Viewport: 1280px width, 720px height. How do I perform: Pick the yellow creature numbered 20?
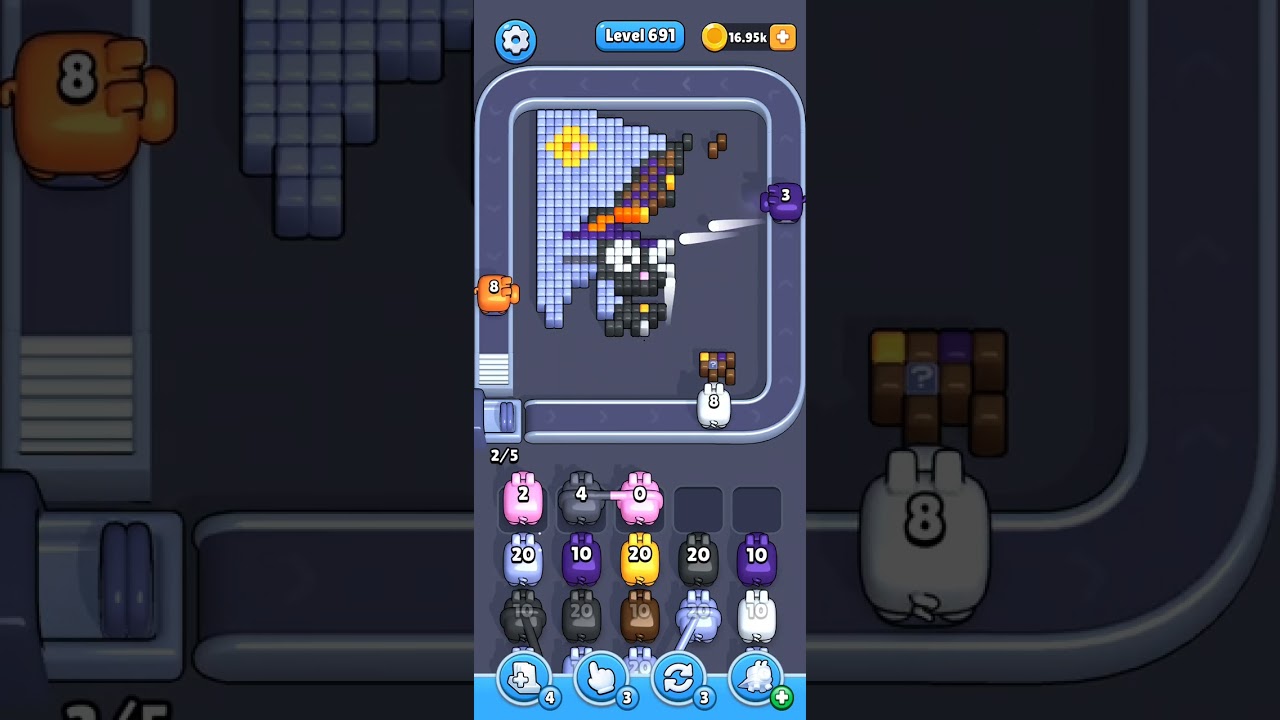click(x=640, y=558)
